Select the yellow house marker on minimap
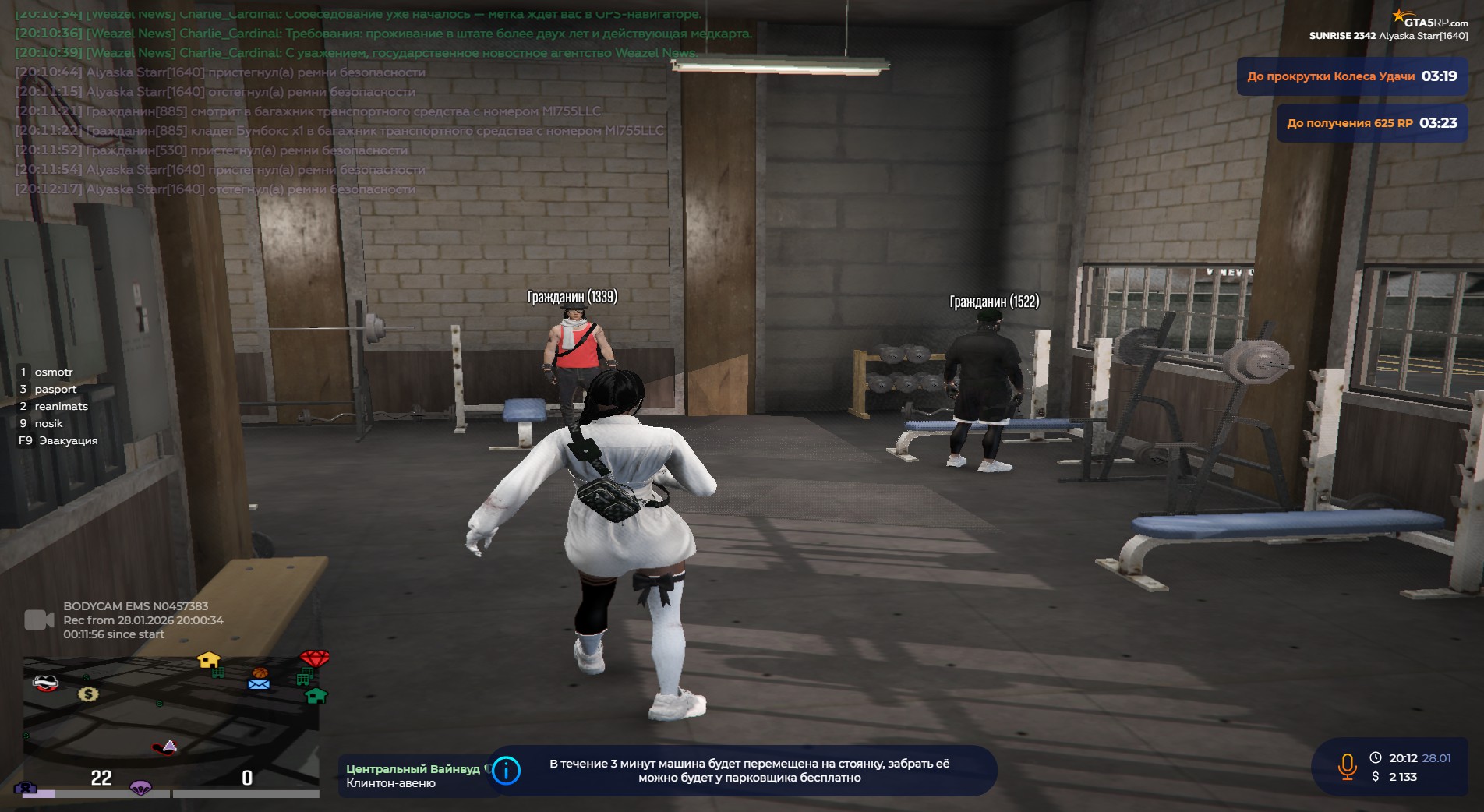The image size is (1484, 812). pos(208,660)
